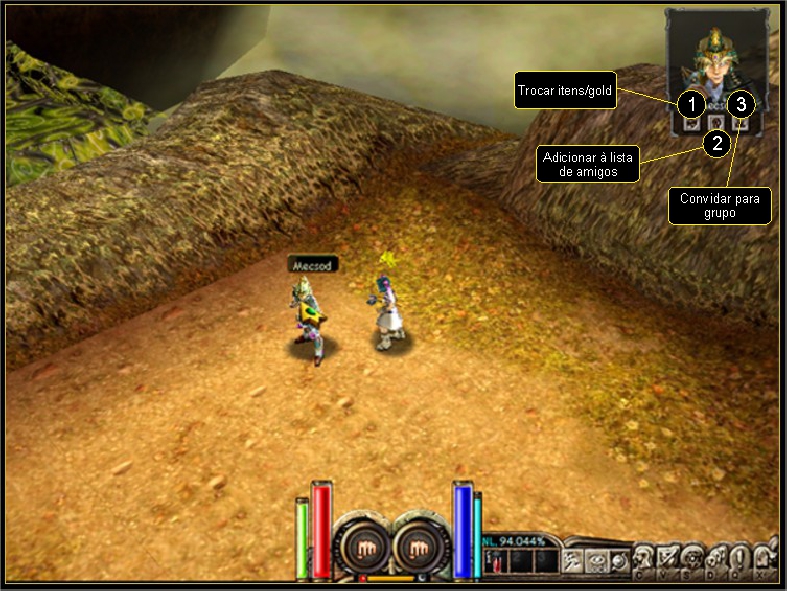The height and width of the screenshot is (591, 787).
Task: Invite the targeted player to group
Action: (x=741, y=125)
